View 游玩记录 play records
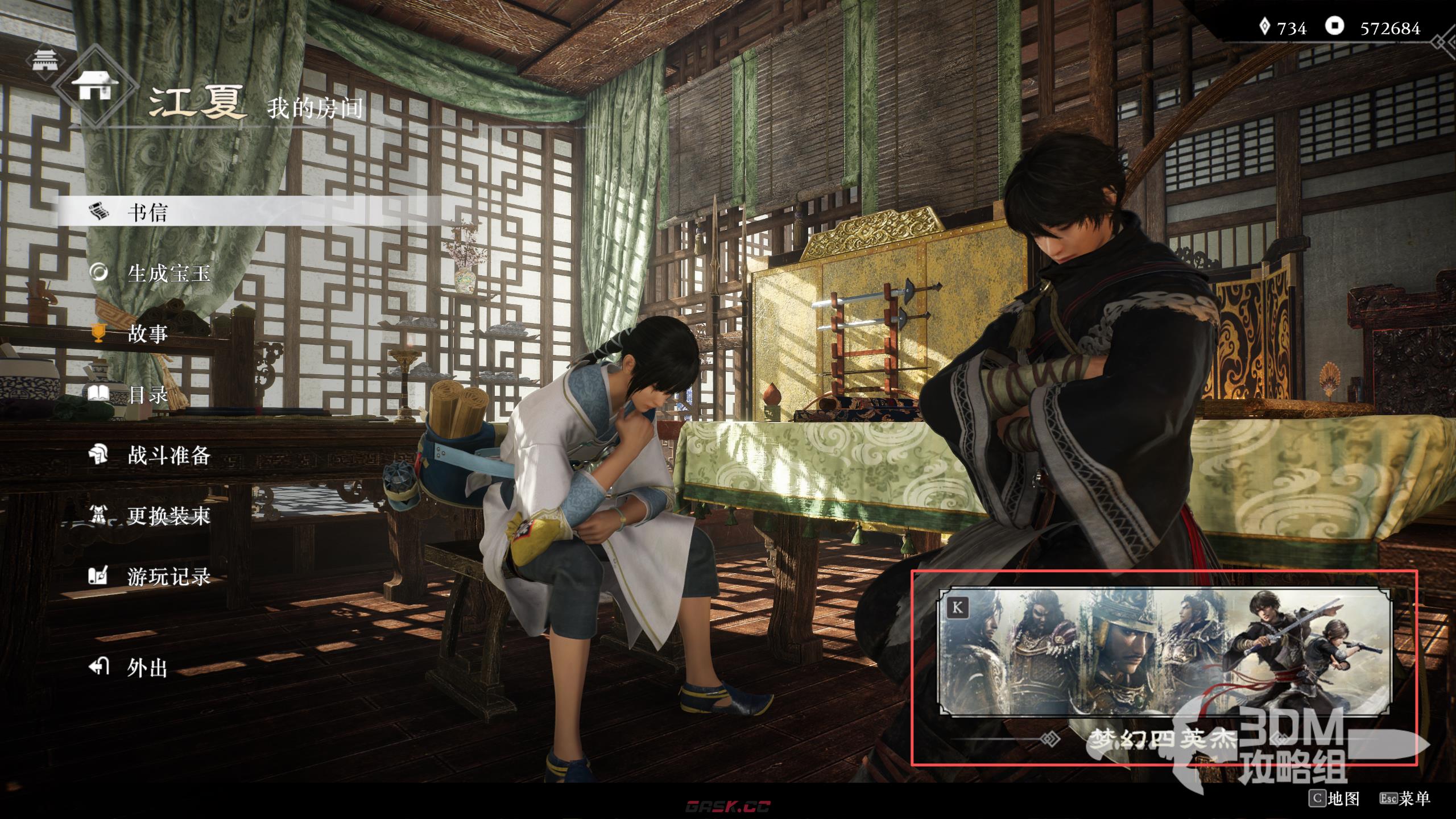Image resolution: width=1456 pixels, height=819 pixels. coord(168,577)
